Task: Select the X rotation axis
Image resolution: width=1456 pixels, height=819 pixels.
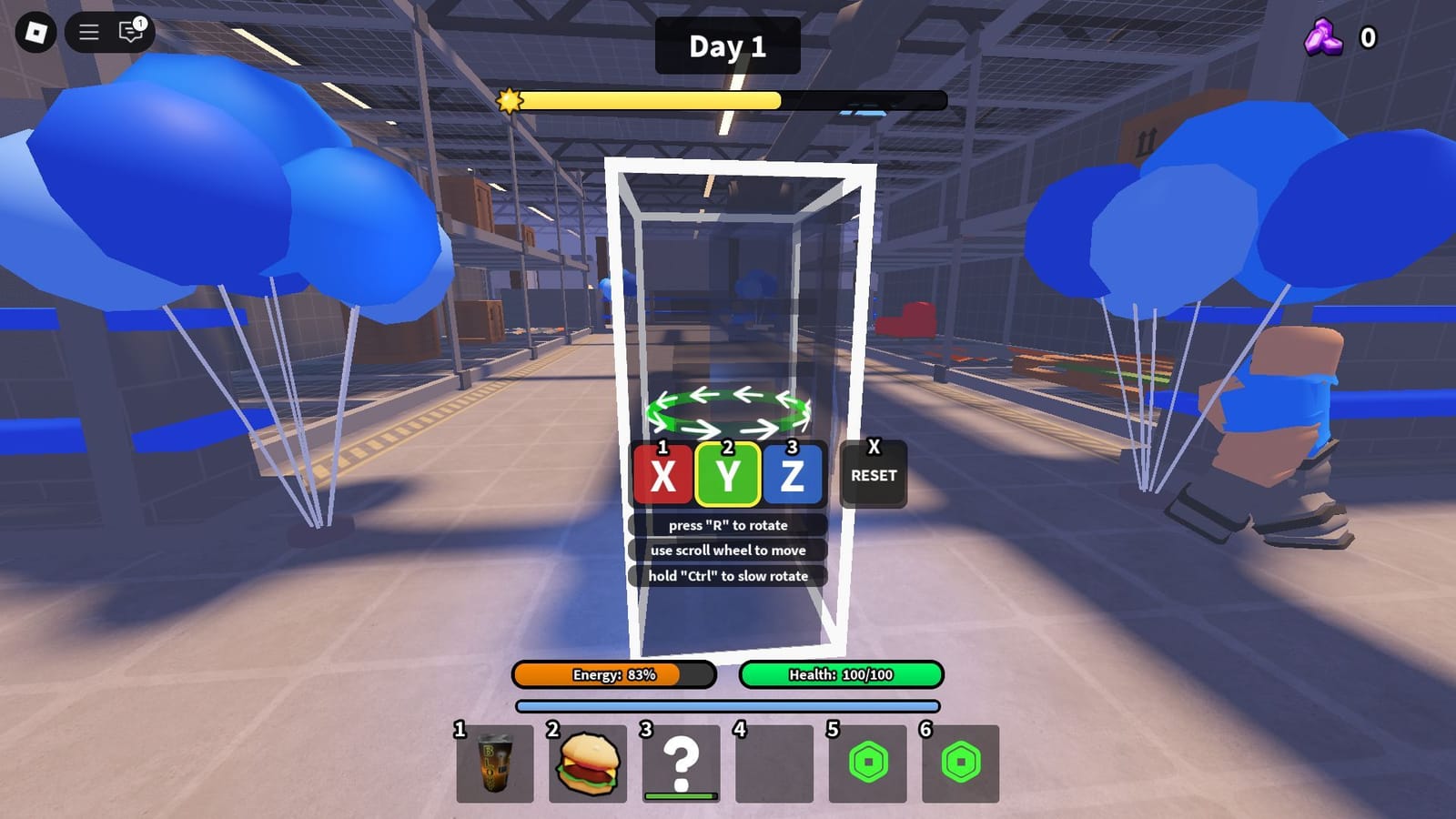Action: pyautogui.click(x=662, y=476)
